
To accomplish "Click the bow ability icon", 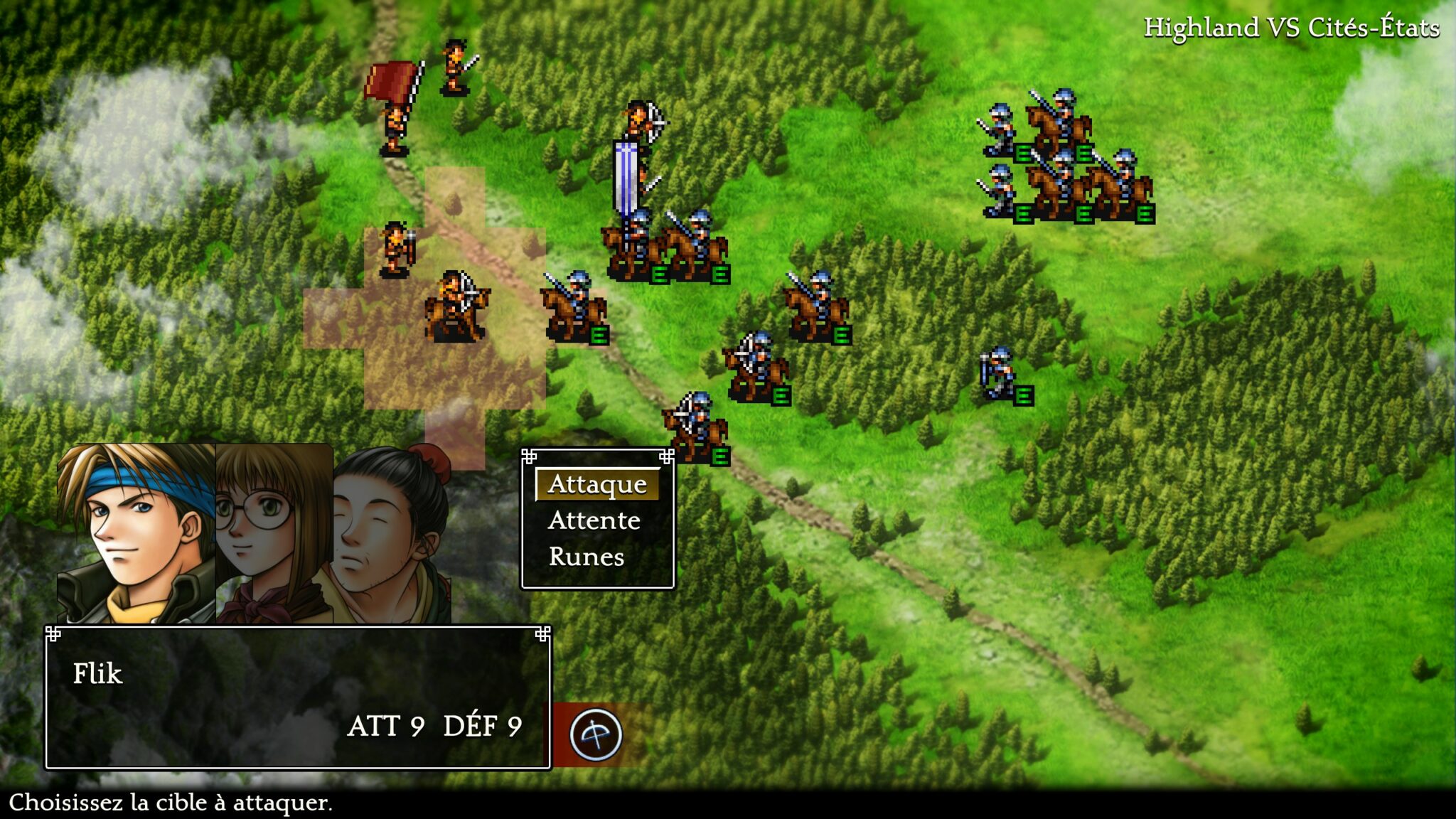I will (x=596, y=734).
